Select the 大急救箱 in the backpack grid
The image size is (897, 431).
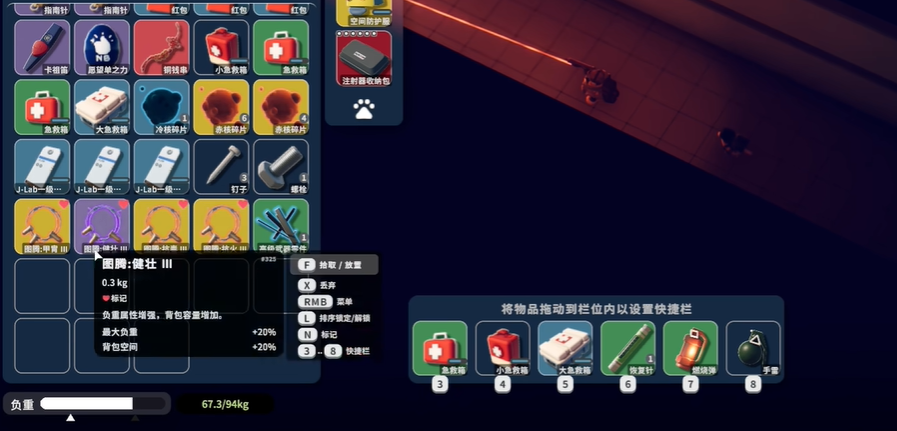click(102, 106)
